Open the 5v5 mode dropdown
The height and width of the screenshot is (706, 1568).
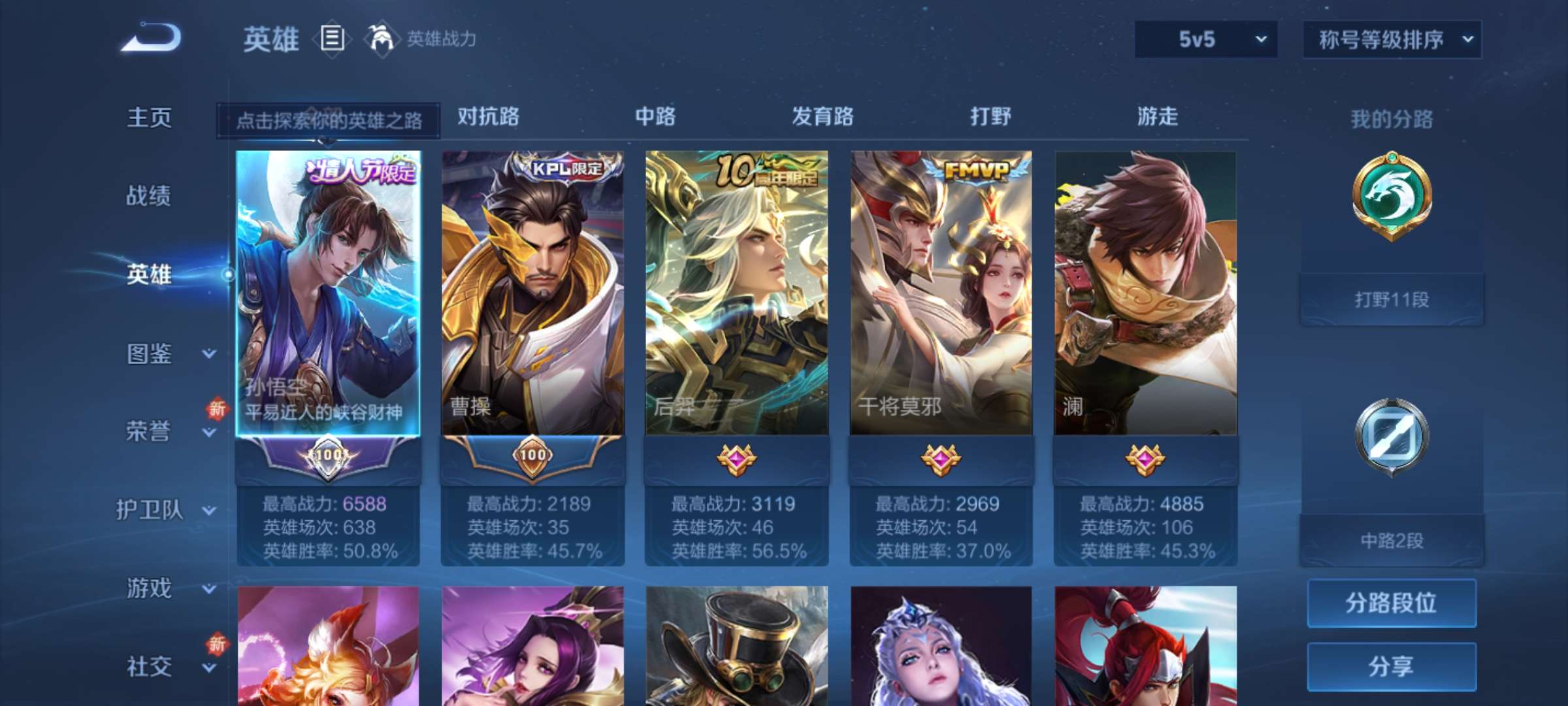(1205, 39)
